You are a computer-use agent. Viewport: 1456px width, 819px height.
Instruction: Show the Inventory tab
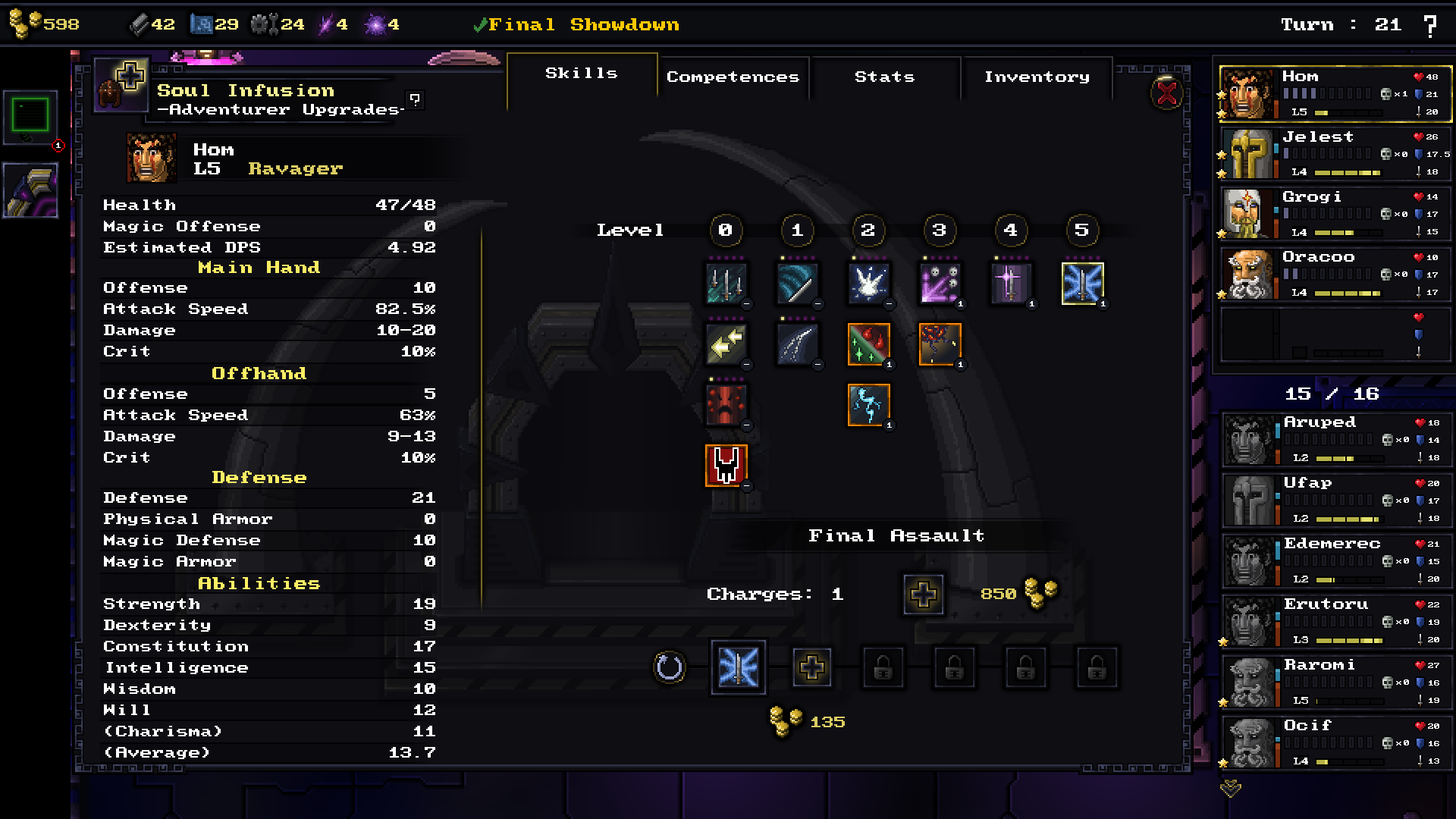pos(1037,77)
